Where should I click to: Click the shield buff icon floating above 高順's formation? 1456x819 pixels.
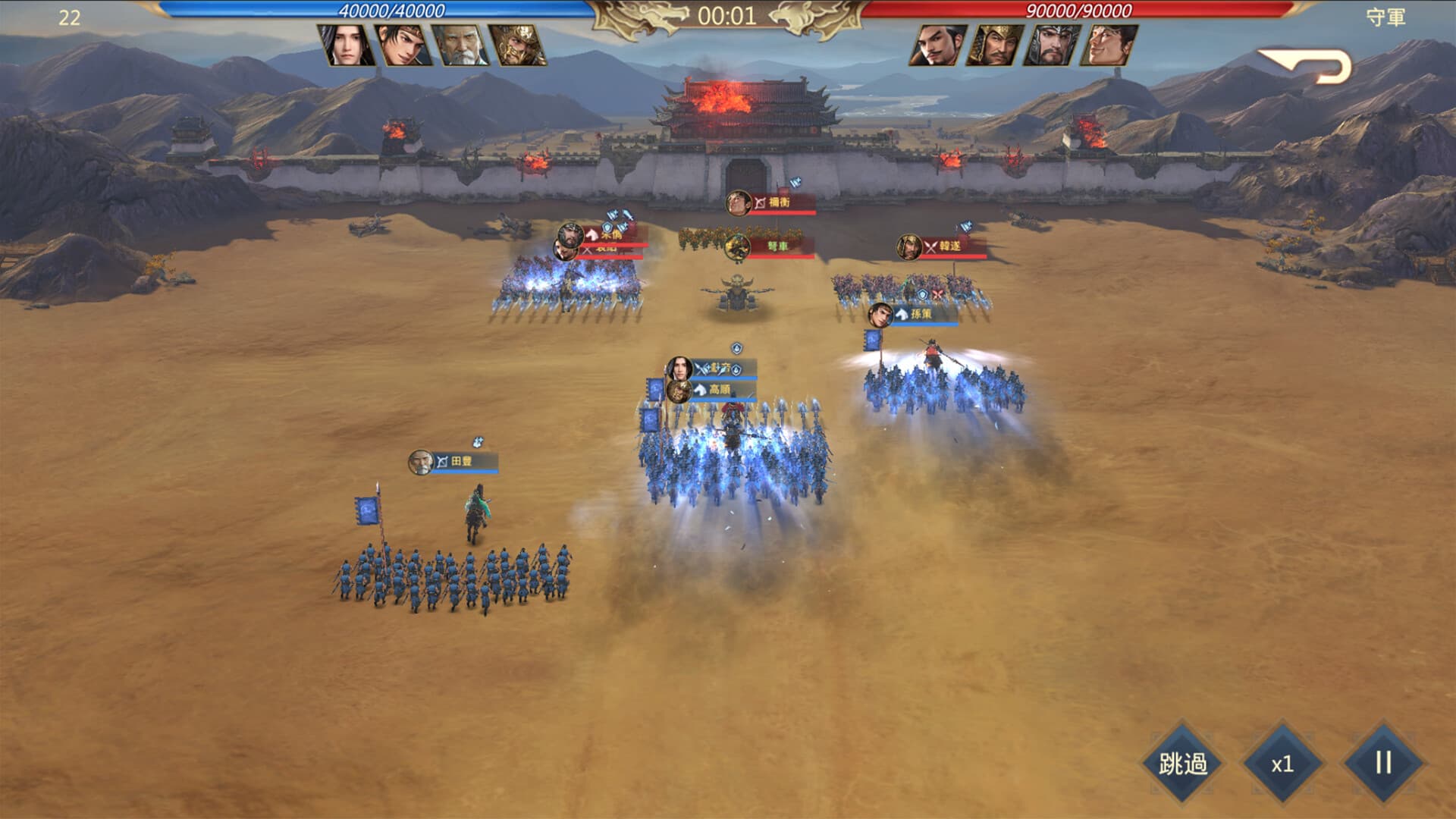coord(736,348)
